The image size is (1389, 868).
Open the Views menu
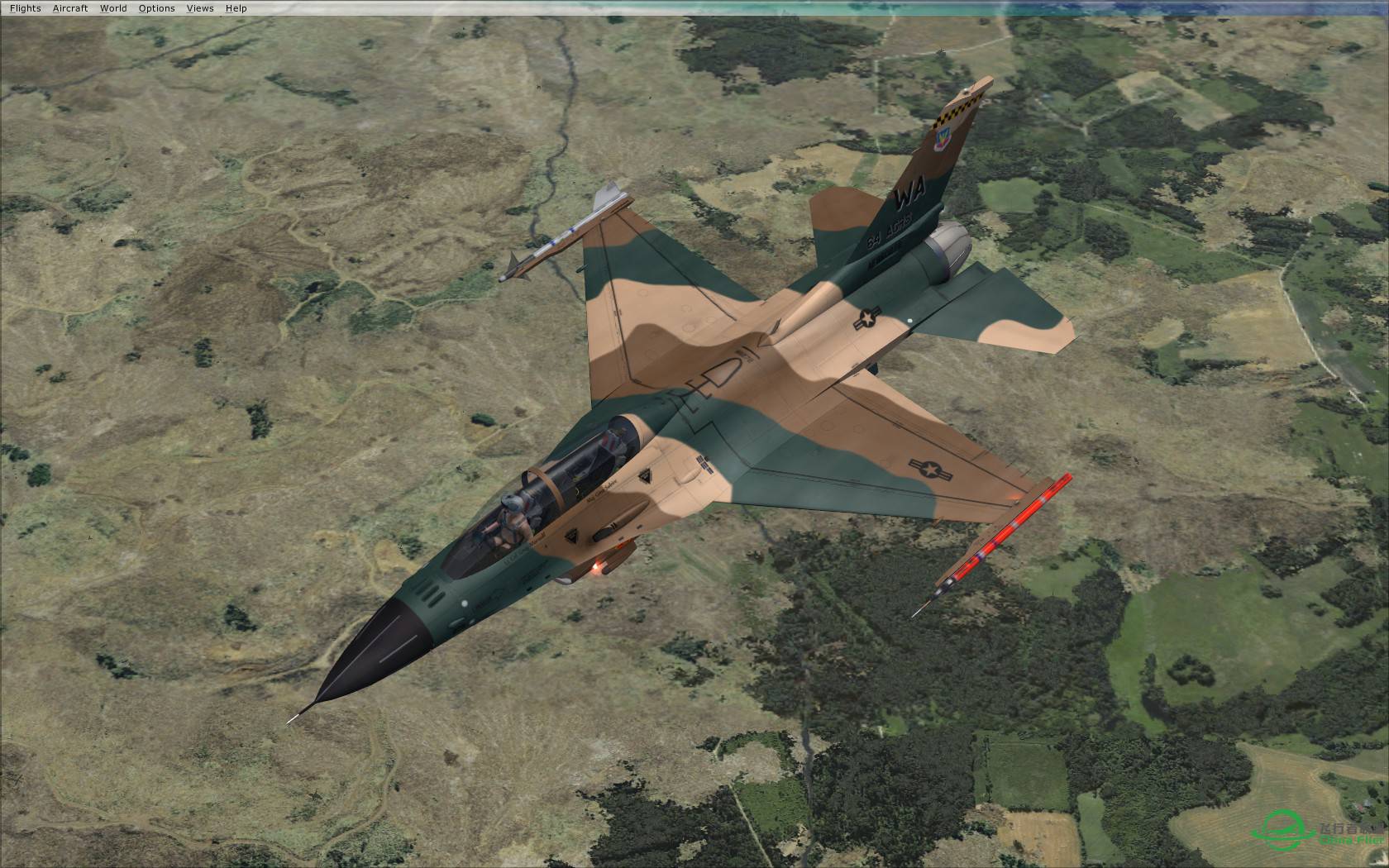[200, 8]
